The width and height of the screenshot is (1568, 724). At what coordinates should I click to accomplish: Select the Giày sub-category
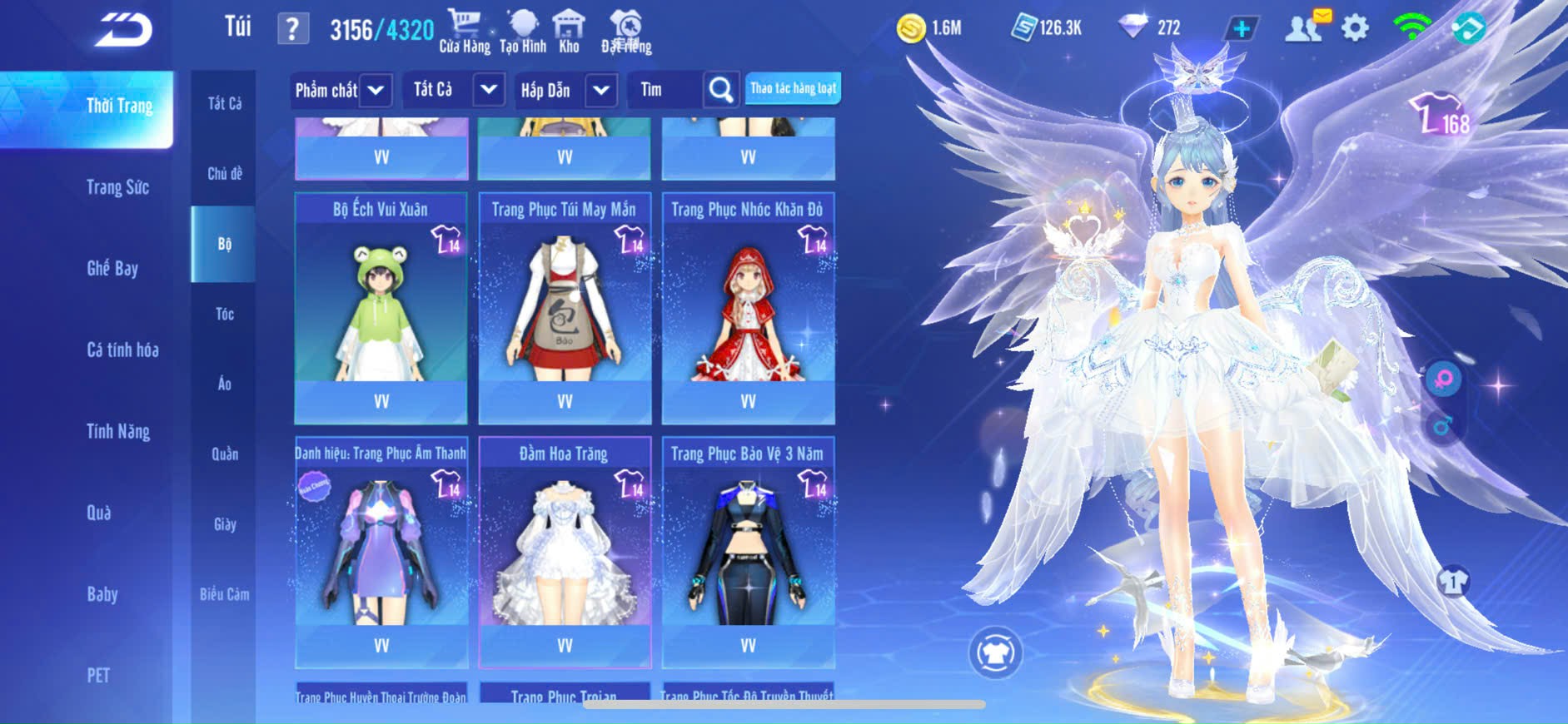224,524
